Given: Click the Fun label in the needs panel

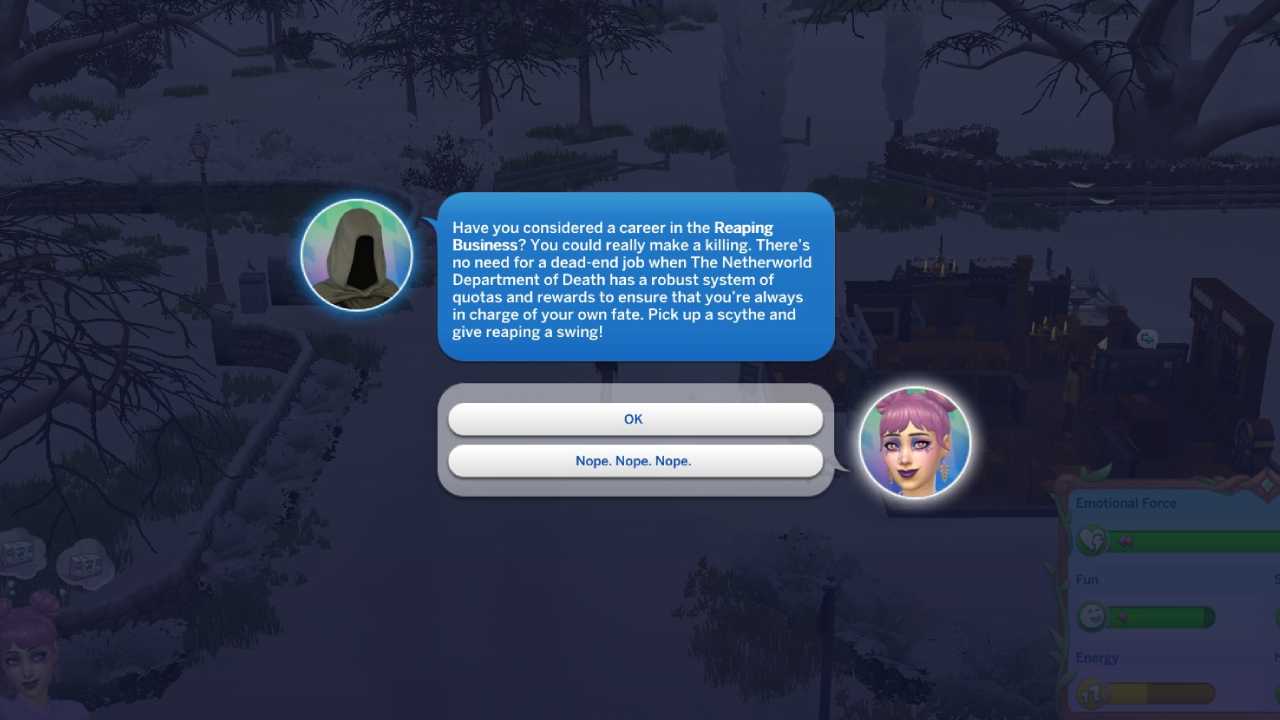Looking at the screenshot, I should point(1086,579).
